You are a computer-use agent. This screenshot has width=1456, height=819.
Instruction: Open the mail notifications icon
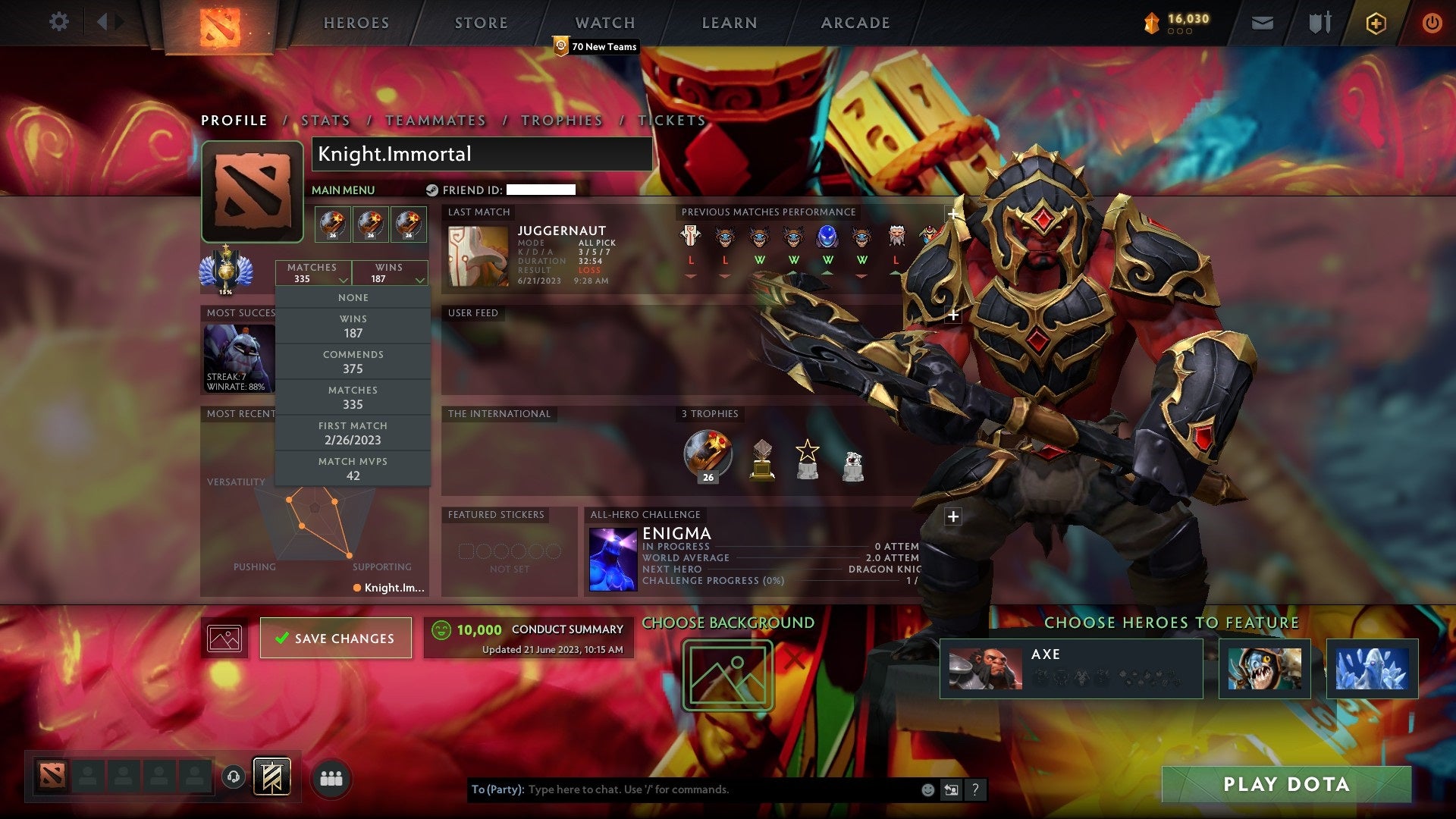pos(1263,23)
